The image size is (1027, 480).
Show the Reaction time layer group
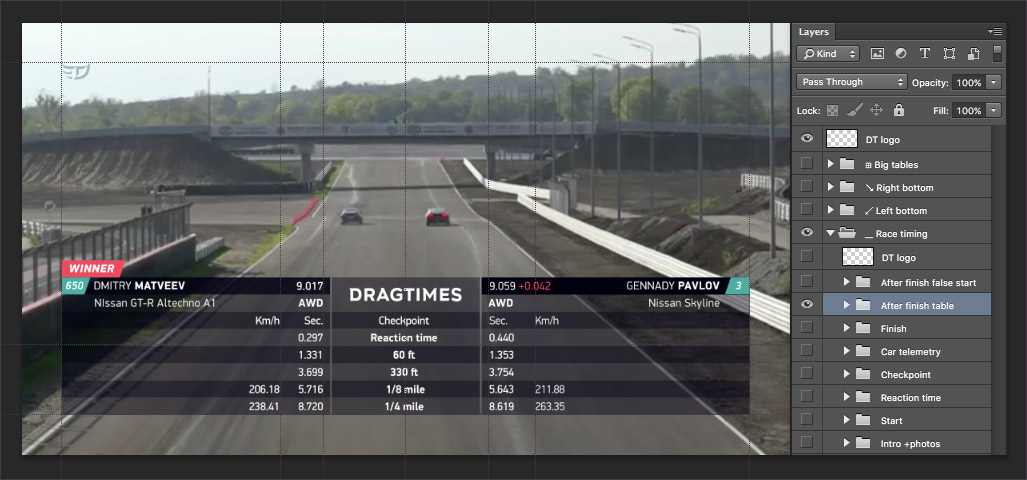[807, 398]
